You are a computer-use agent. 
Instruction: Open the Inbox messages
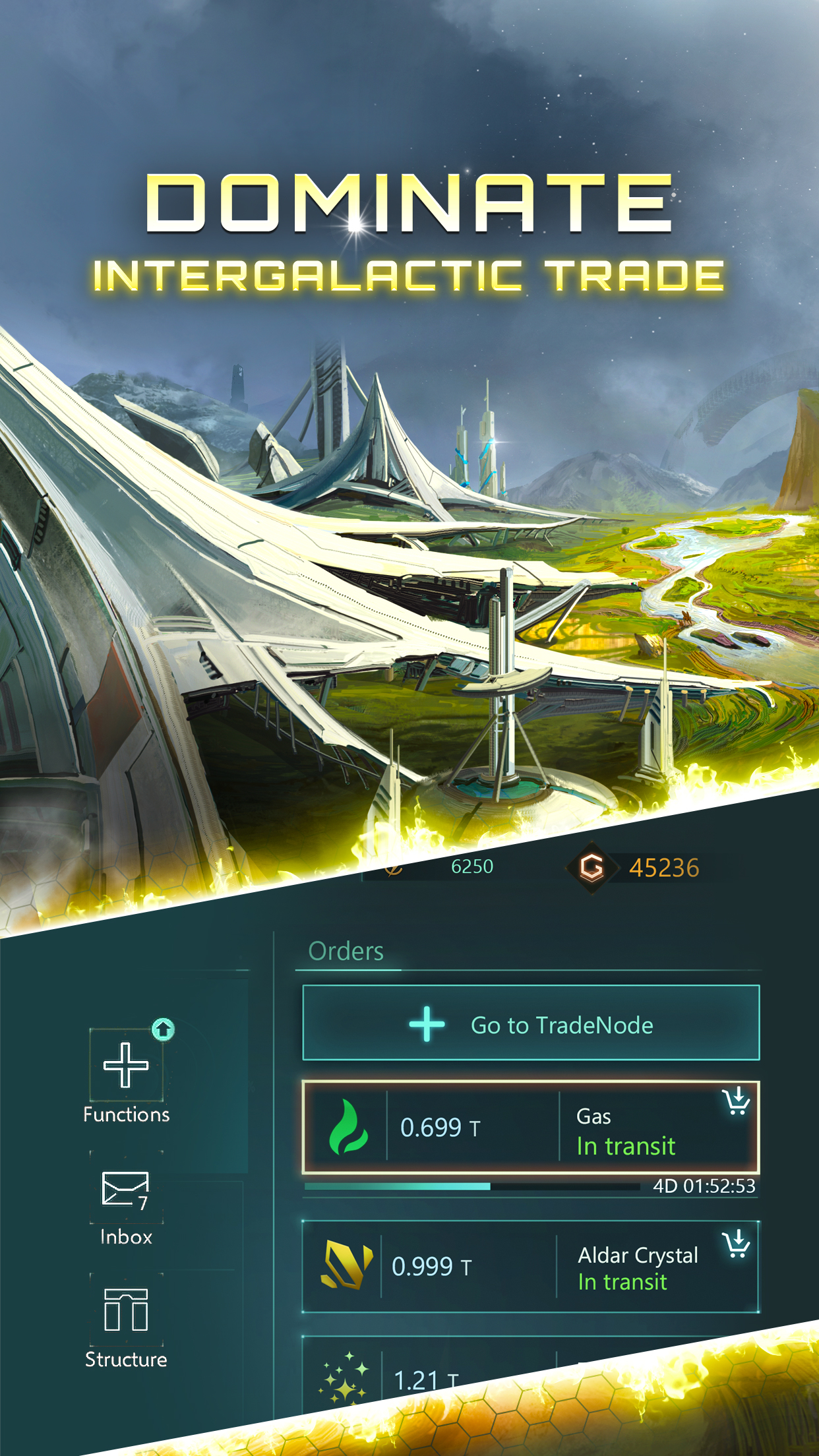click(126, 1200)
